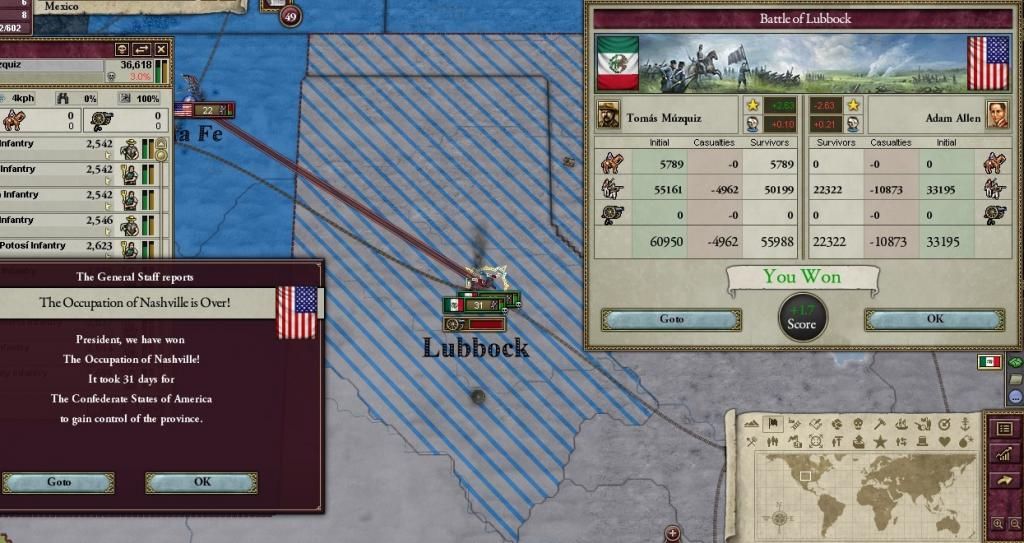Click the reorganize arrows button in army panel
1024x543 pixels.
click(142, 49)
